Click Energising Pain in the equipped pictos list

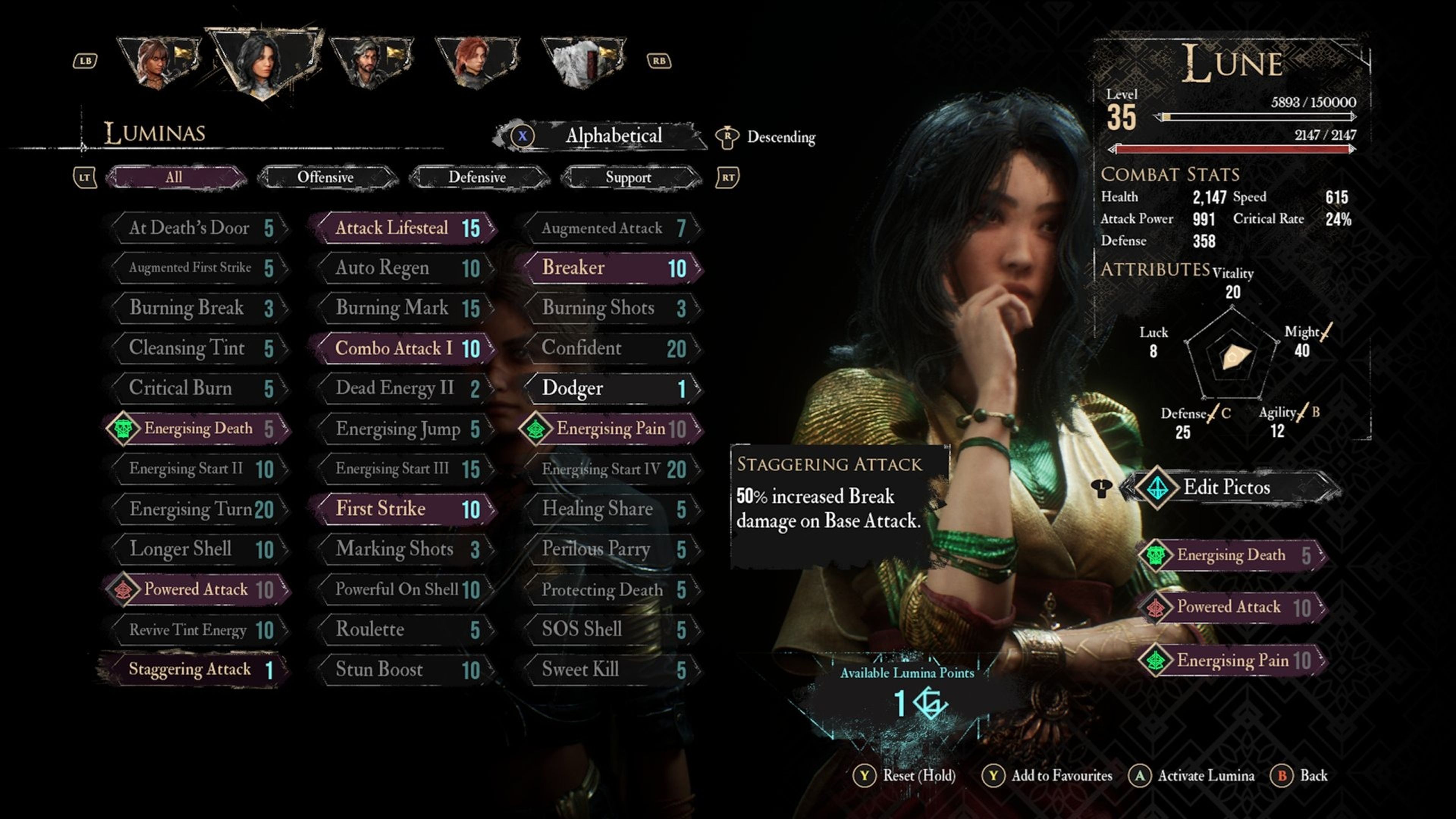click(1232, 660)
